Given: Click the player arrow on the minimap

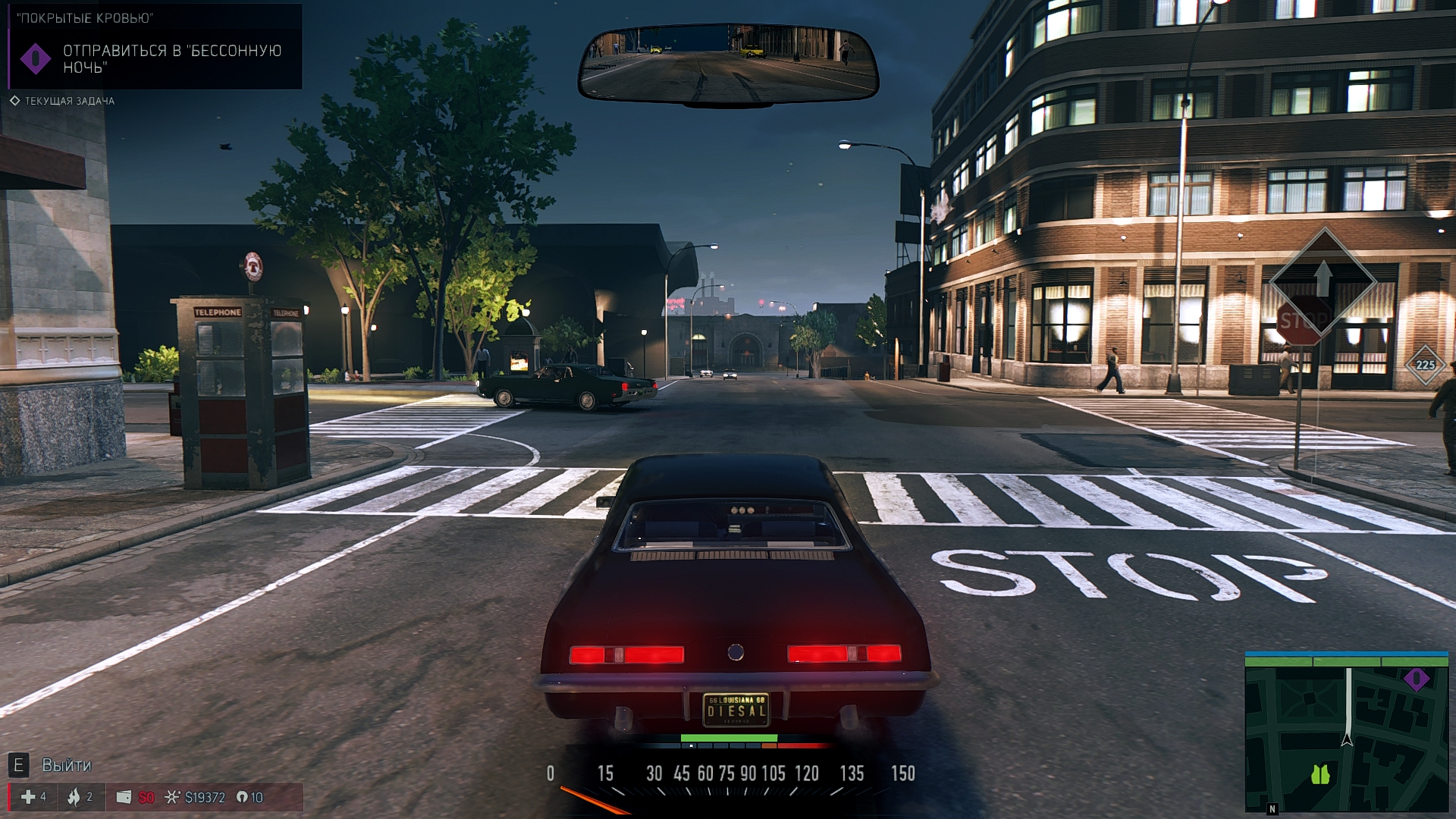Looking at the screenshot, I should pos(1347,739).
